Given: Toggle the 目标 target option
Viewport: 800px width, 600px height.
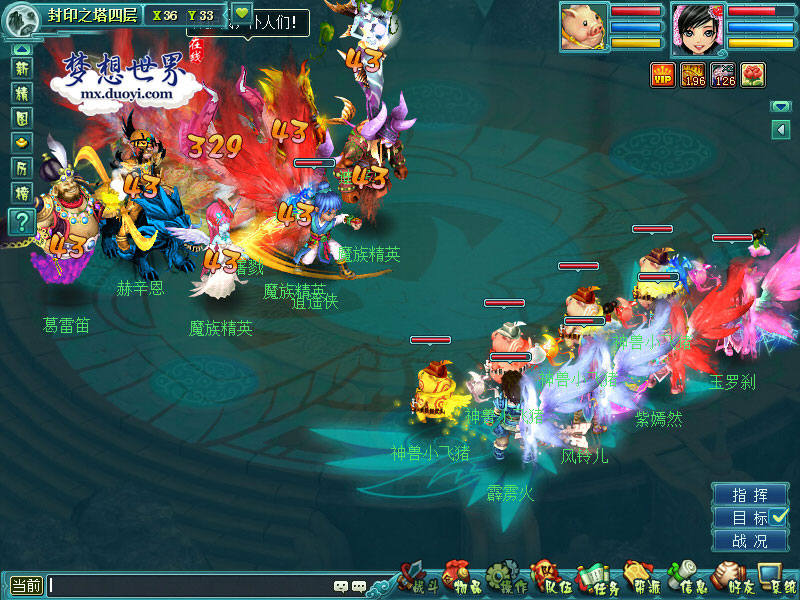Looking at the screenshot, I should point(750,518).
